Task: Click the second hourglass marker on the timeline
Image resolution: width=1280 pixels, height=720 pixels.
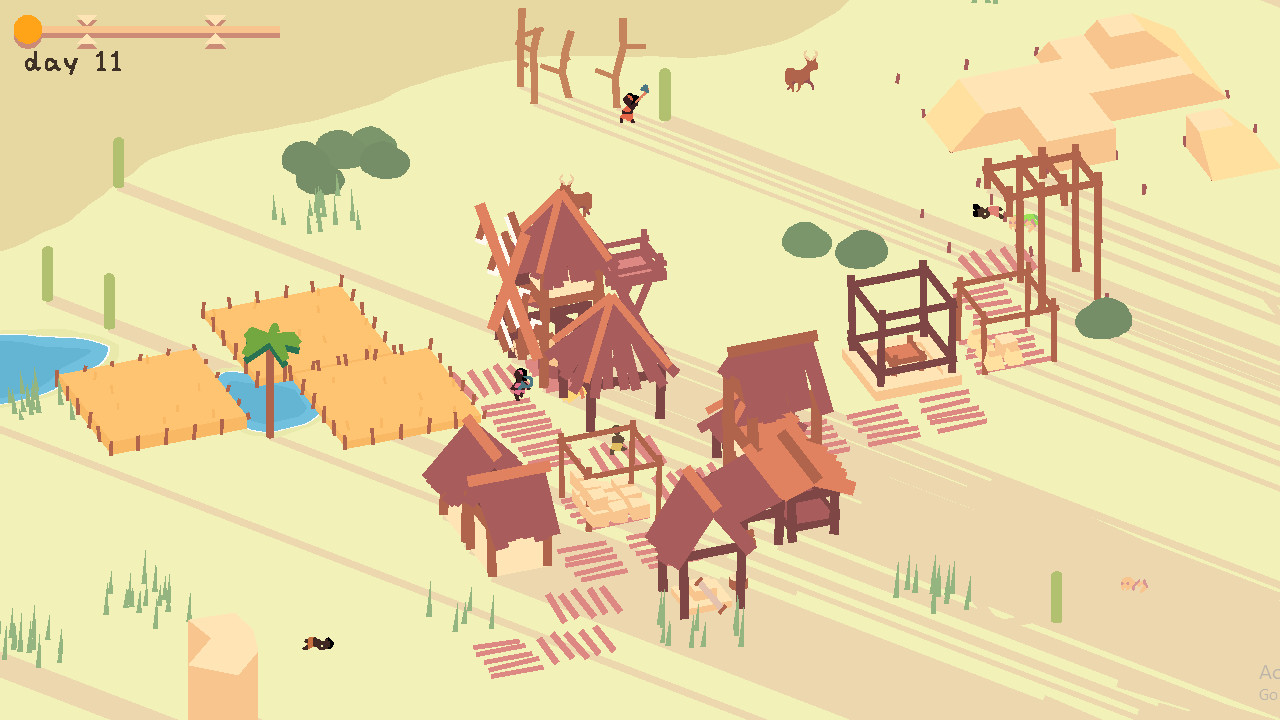Action: (x=216, y=29)
